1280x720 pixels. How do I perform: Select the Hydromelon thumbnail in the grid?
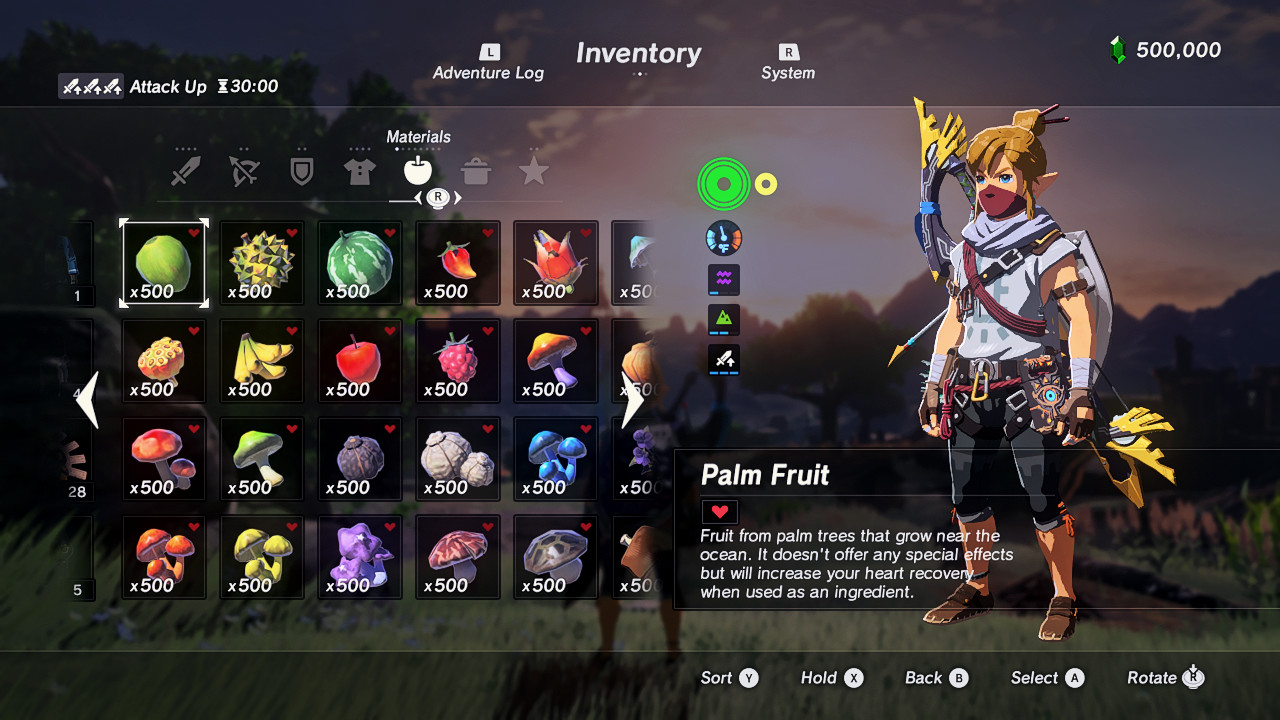click(x=359, y=263)
